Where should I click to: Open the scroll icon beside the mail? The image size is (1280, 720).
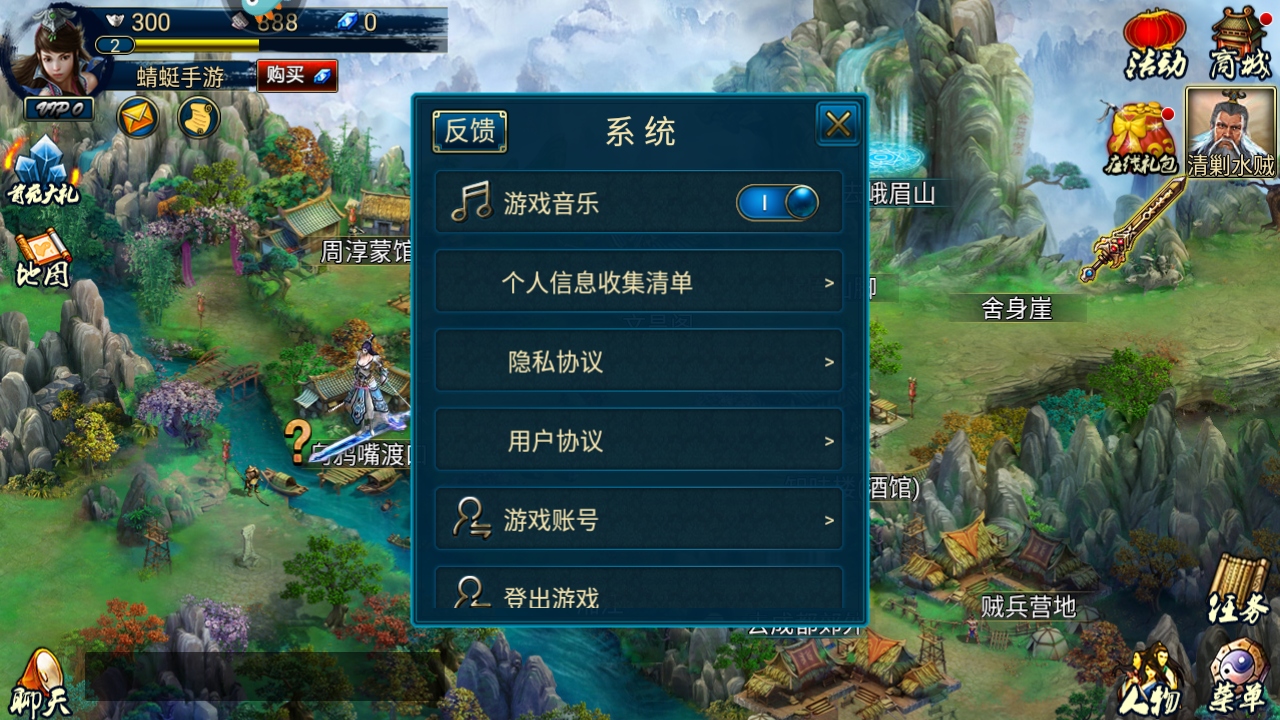(198, 119)
